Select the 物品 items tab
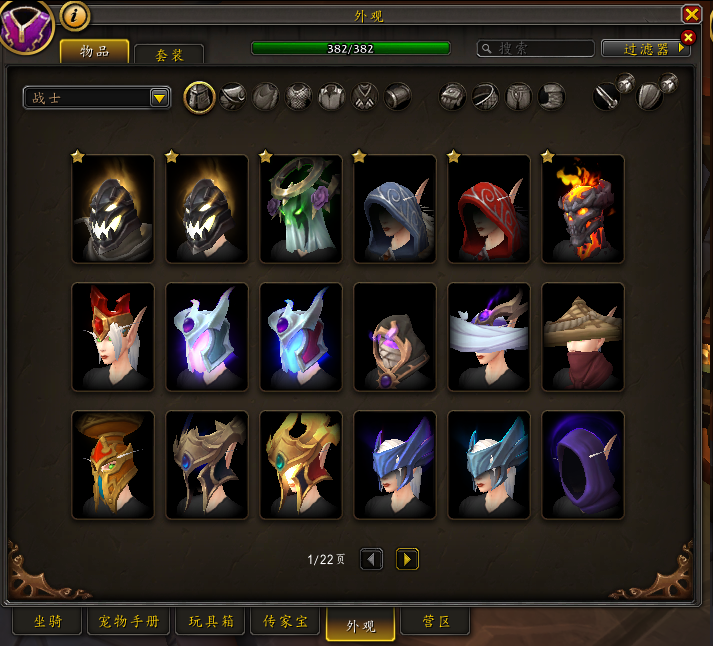This screenshot has height=646, width=713. pyautogui.click(x=95, y=51)
